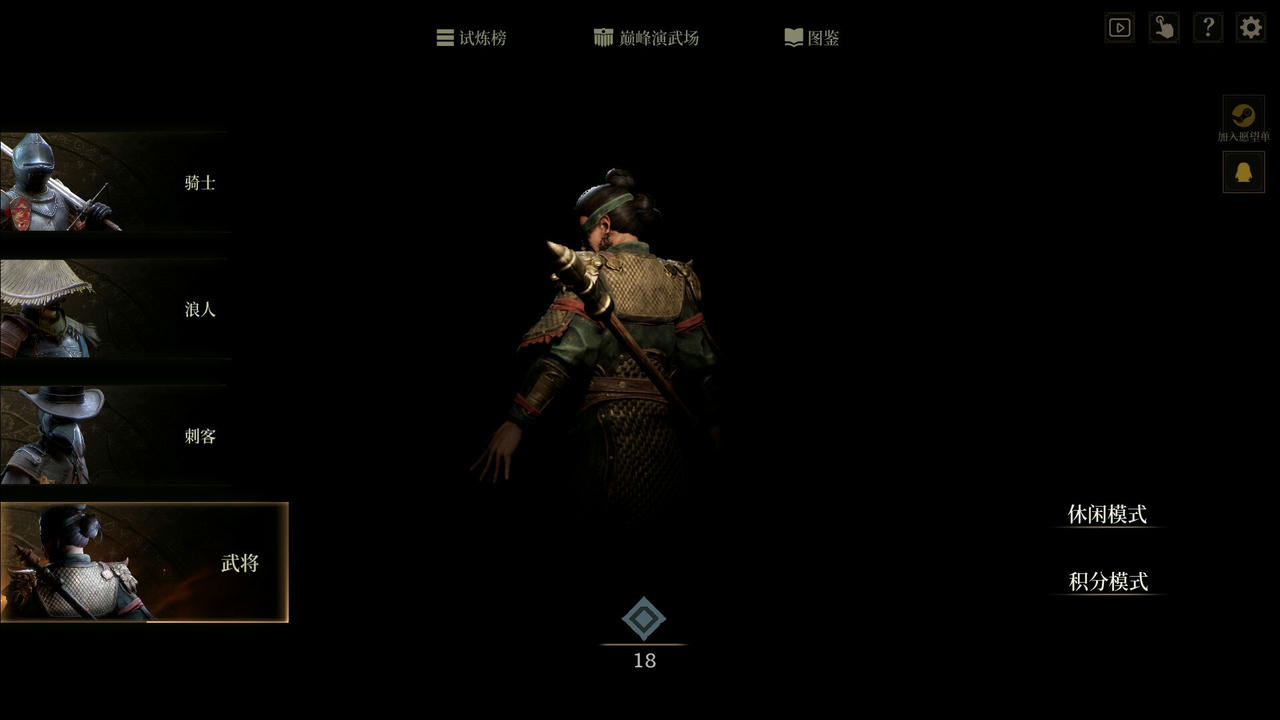
Task: Click the 试炼榜 list icon
Action: 444,37
